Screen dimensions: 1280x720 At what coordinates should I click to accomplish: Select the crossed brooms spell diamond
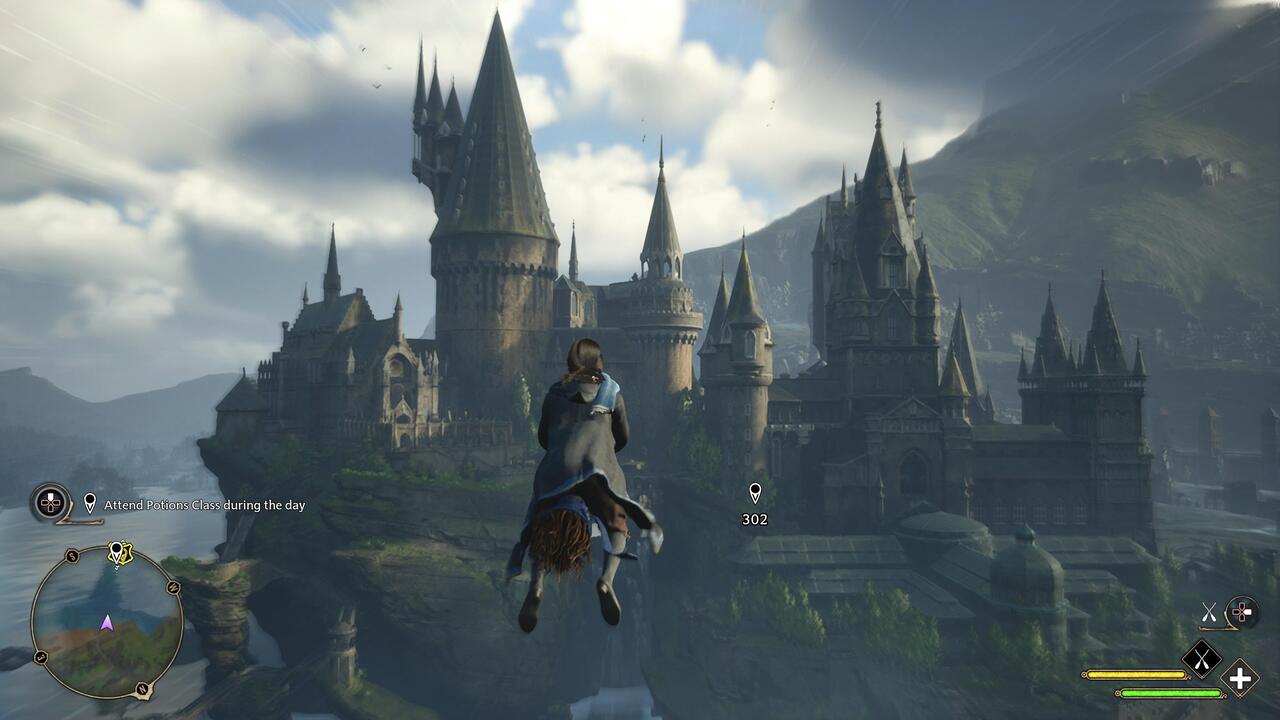1202,659
